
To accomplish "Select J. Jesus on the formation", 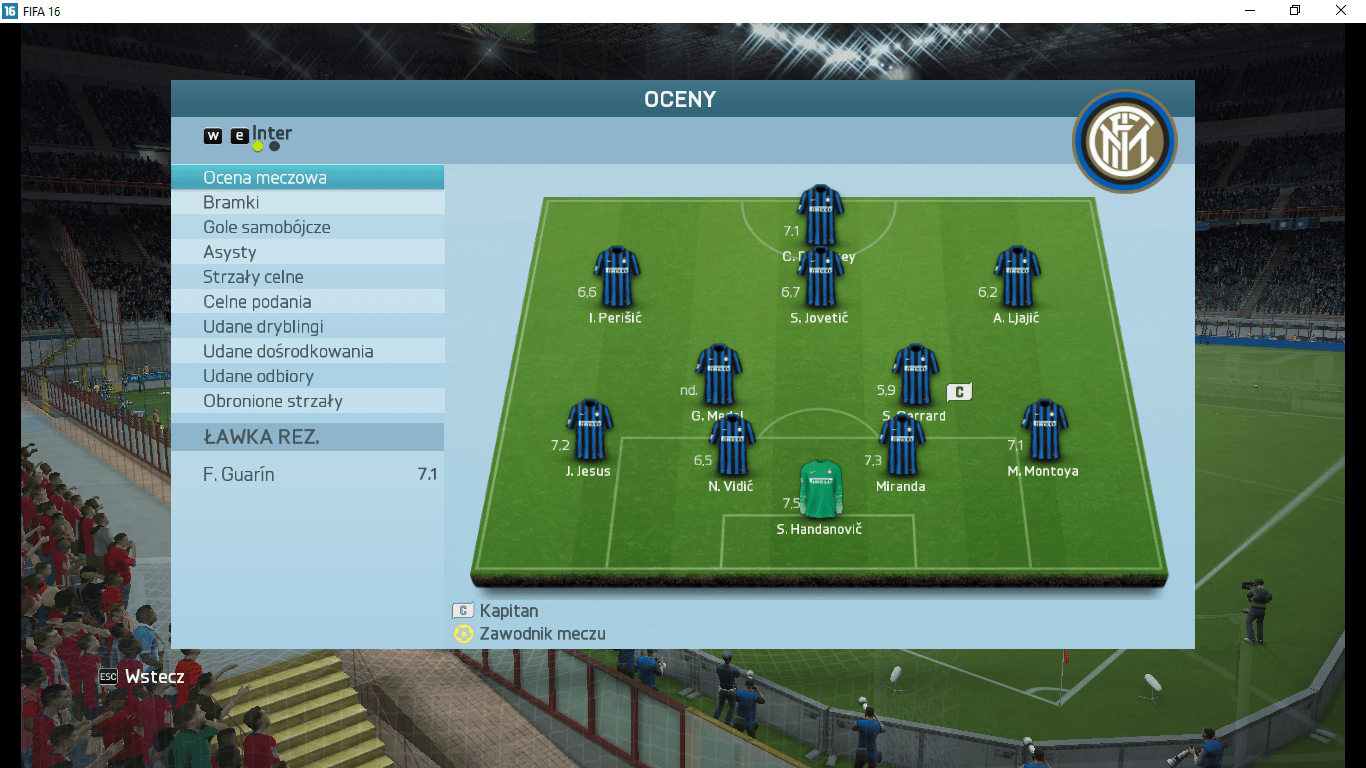I will coord(589,431).
